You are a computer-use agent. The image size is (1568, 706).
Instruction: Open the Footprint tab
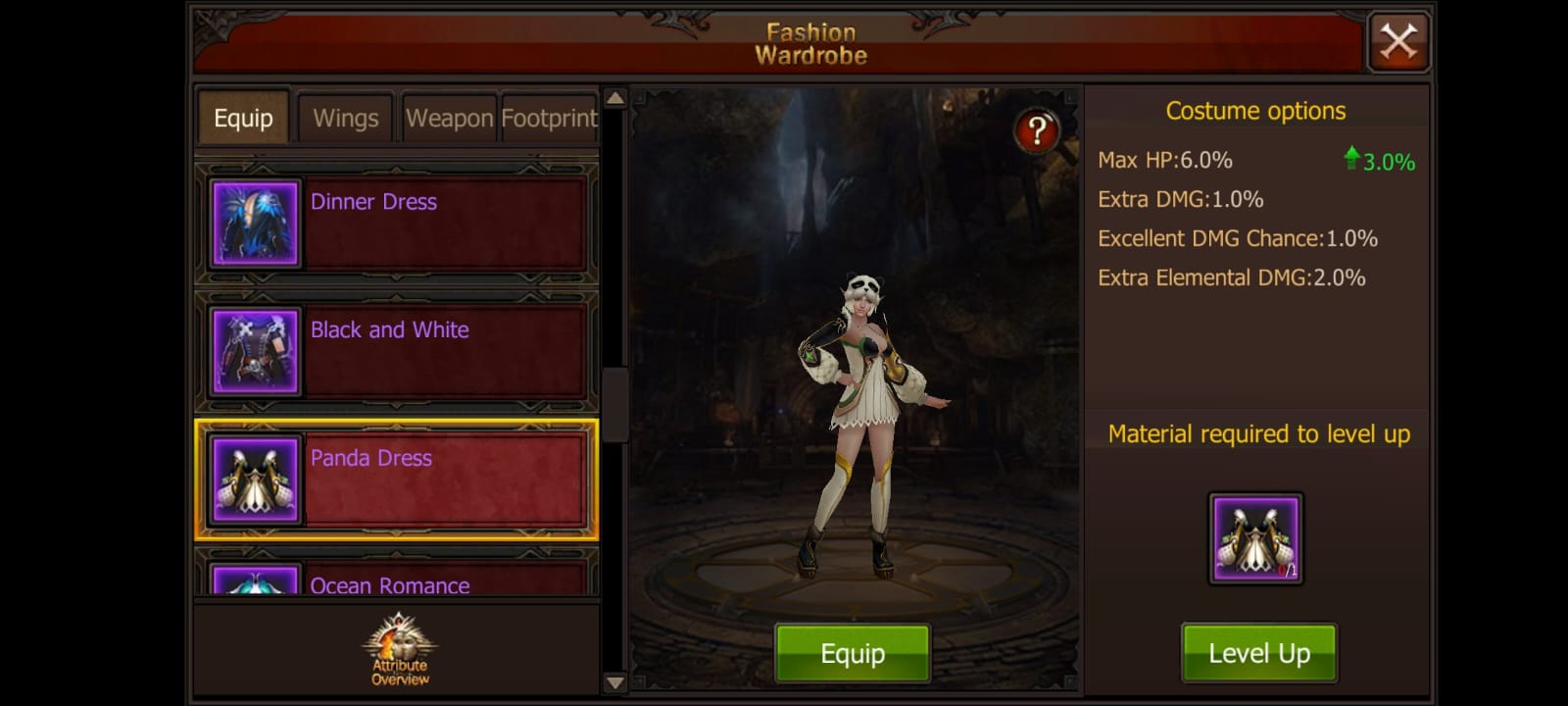pos(549,118)
